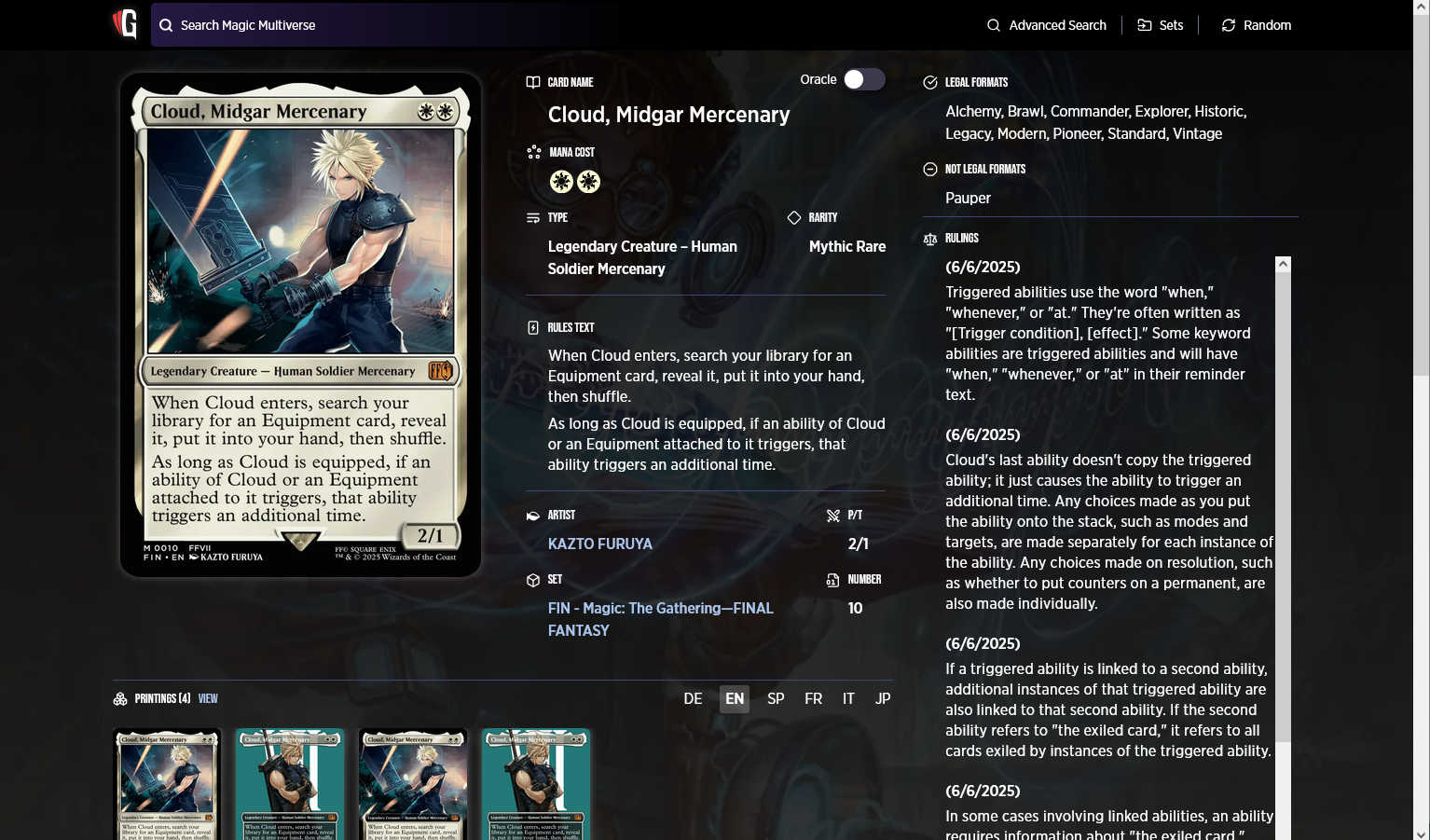Toggle the Oracle text switch
Screen dimensions: 1430x840
pyautogui.click(x=863, y=79)
